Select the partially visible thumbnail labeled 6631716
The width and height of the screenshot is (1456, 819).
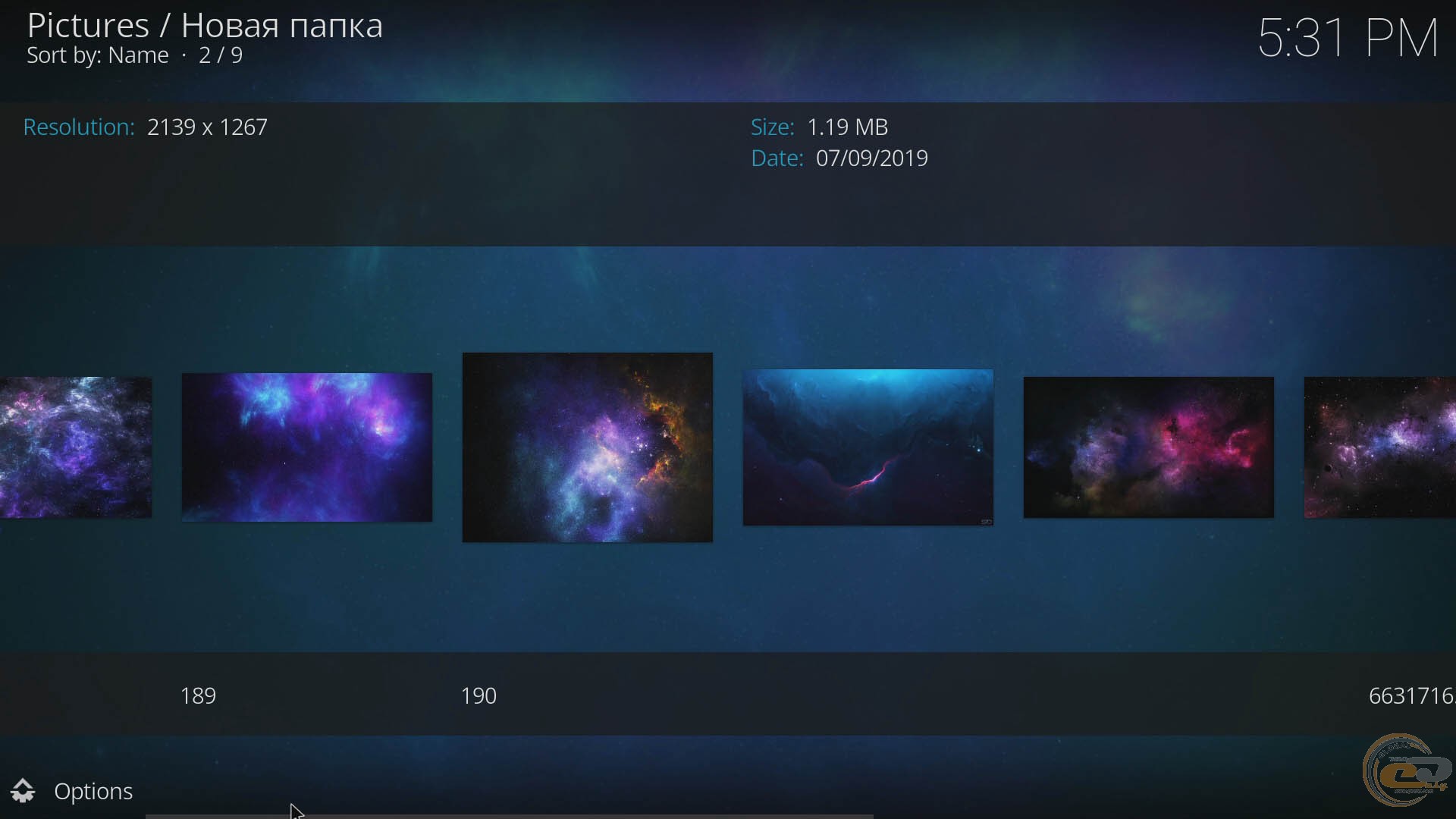(1380, 447)
